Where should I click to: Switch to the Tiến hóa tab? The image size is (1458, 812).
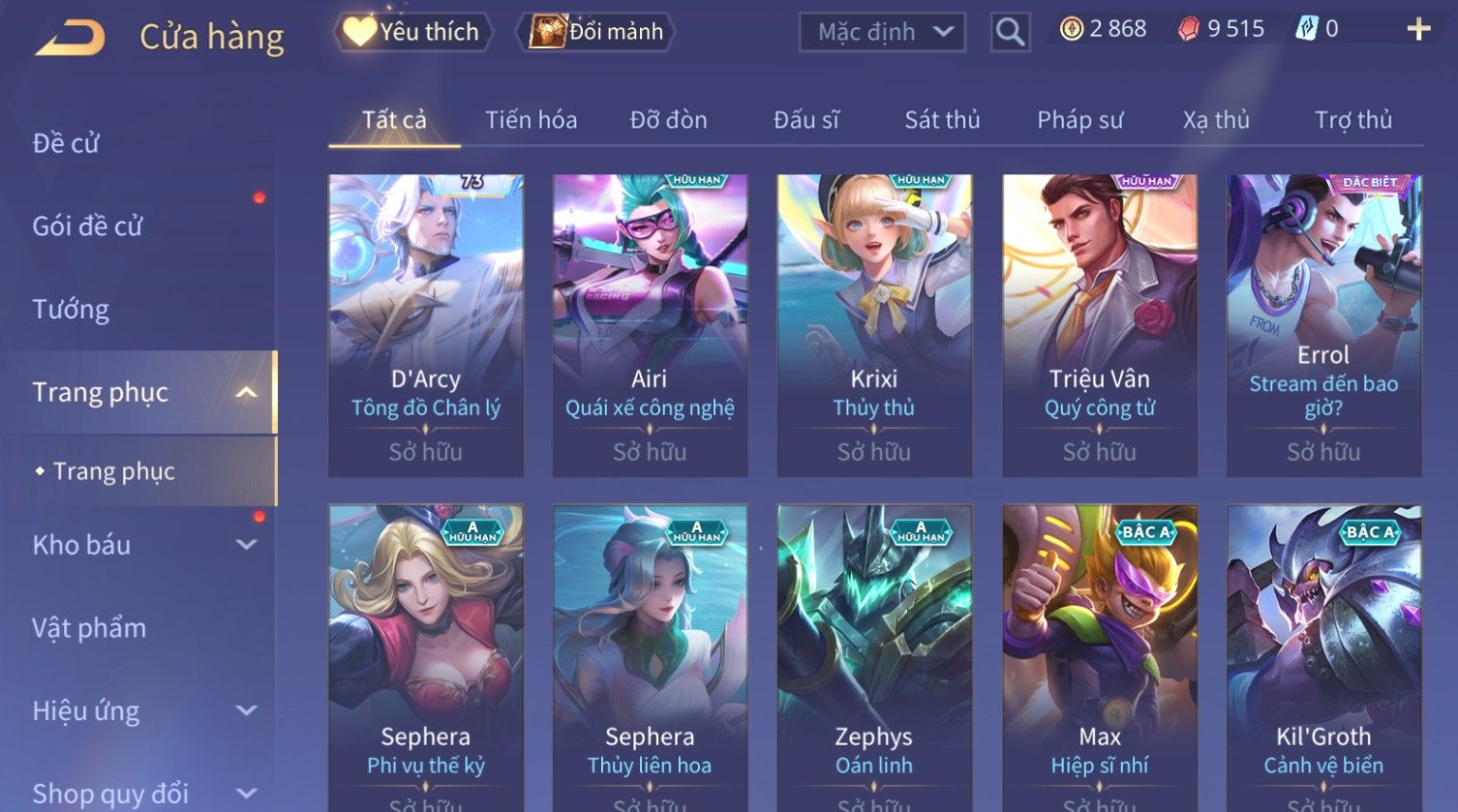tap(531, 120)
